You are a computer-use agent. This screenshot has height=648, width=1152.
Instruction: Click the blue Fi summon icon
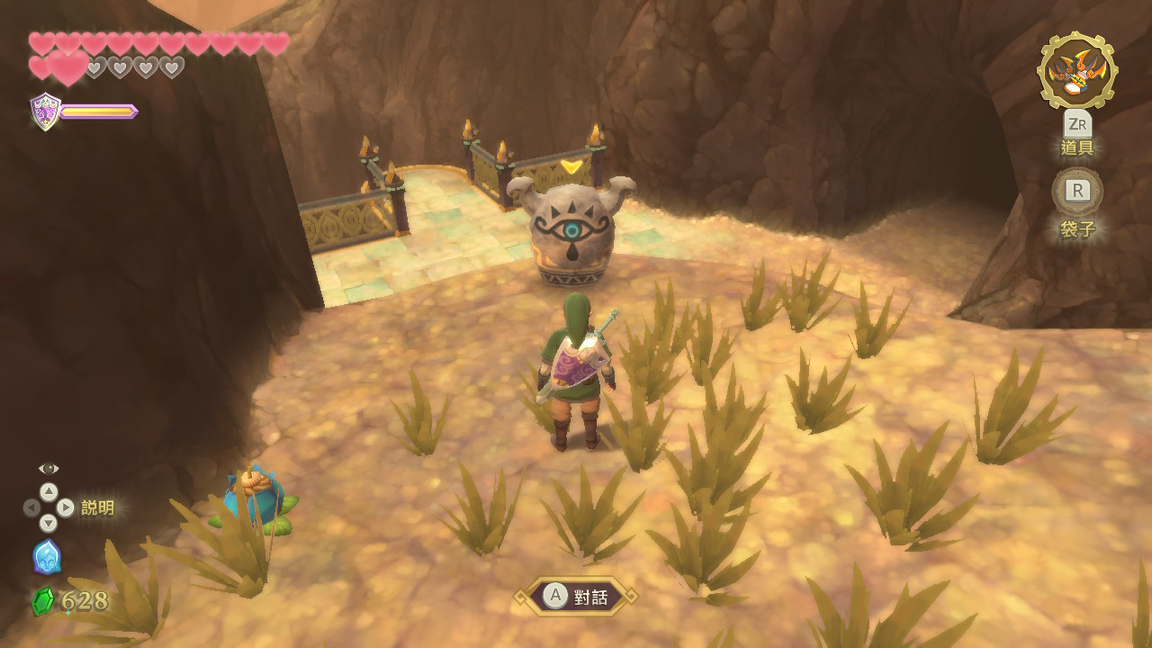(x=47, y=557)
